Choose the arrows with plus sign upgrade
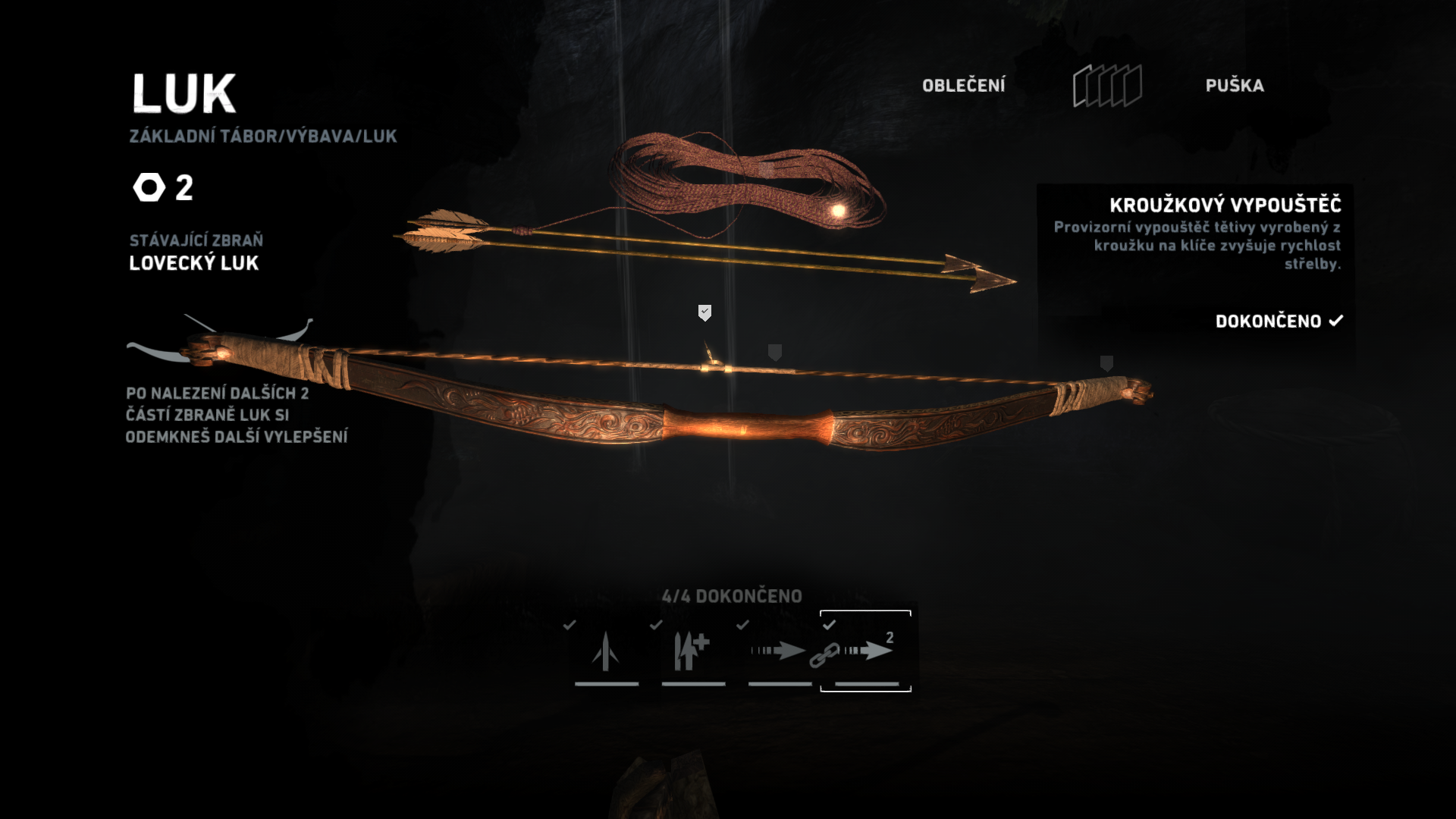The height and width of the screenshot is (819, 1456). point(692,651)
